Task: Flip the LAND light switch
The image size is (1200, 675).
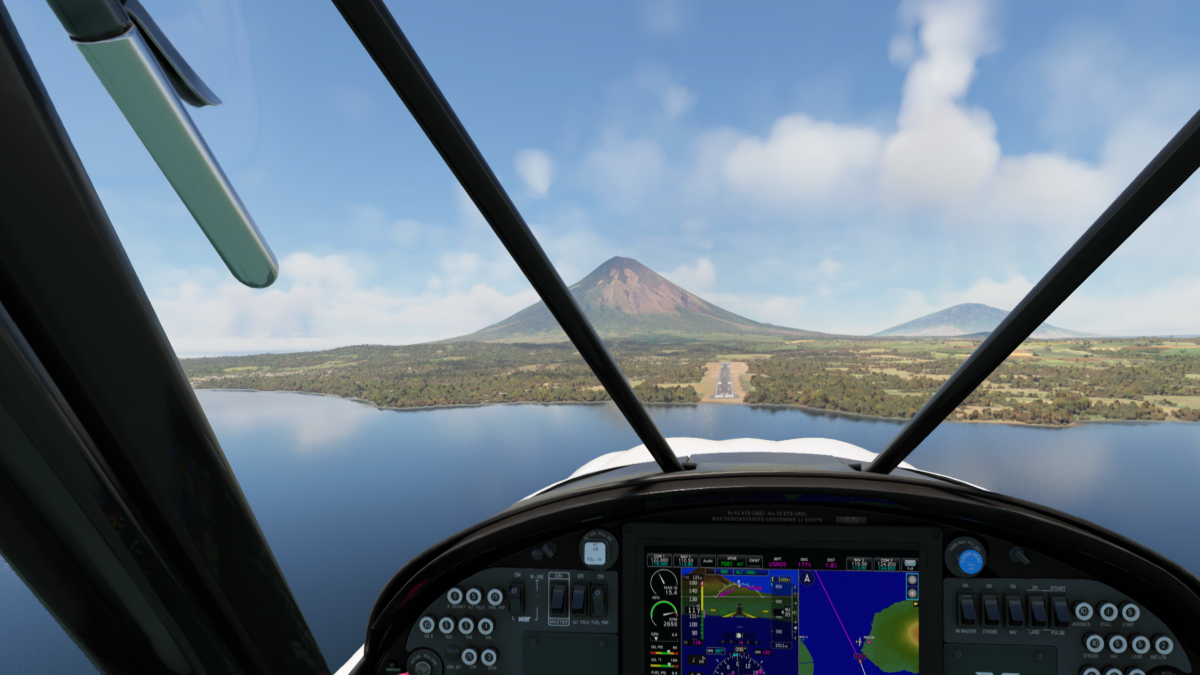Action: [x=1038, y=609]
